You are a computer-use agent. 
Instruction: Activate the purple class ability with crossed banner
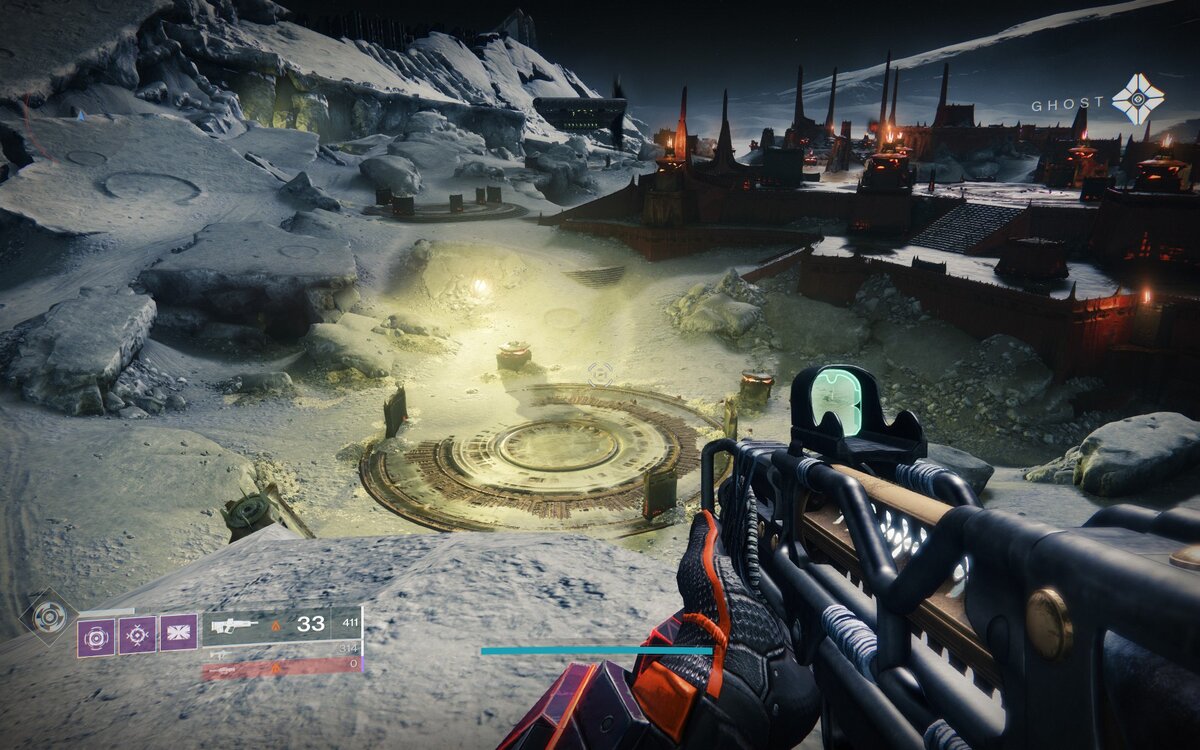pyautogui.click(x=179, y=633)
